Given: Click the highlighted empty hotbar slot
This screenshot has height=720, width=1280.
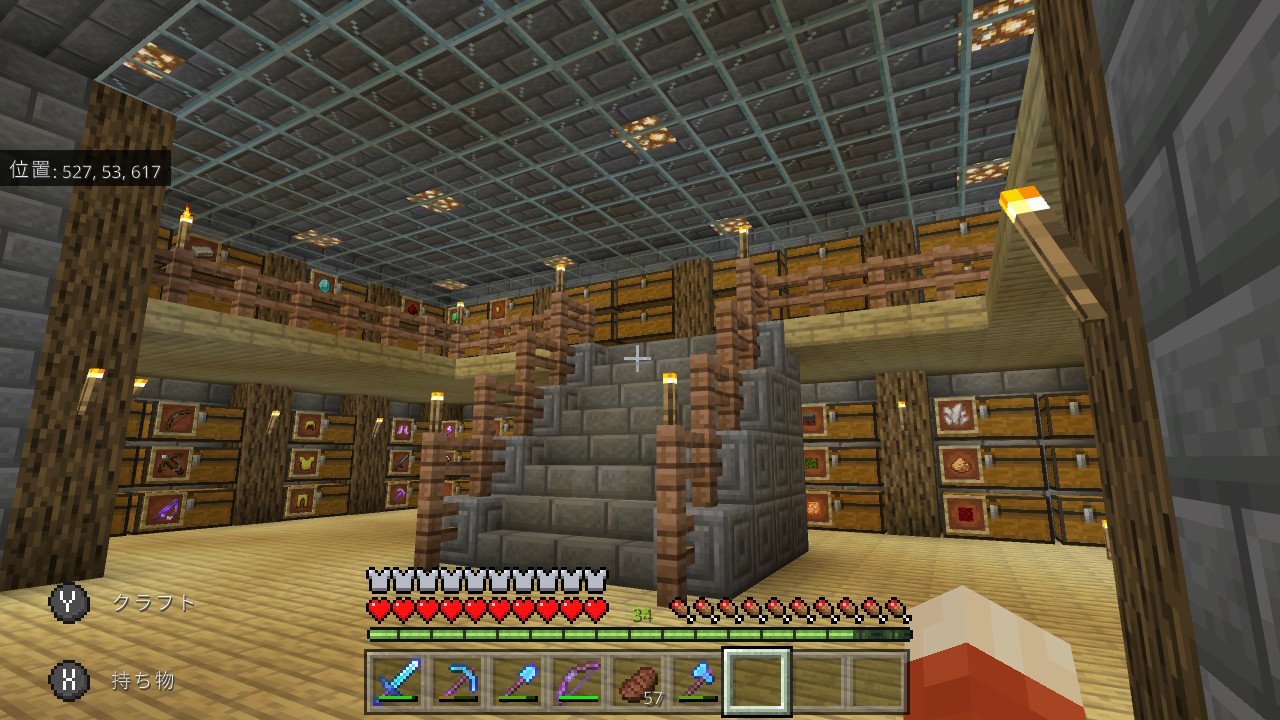Looking at the screenshot, I should (757, 681).
